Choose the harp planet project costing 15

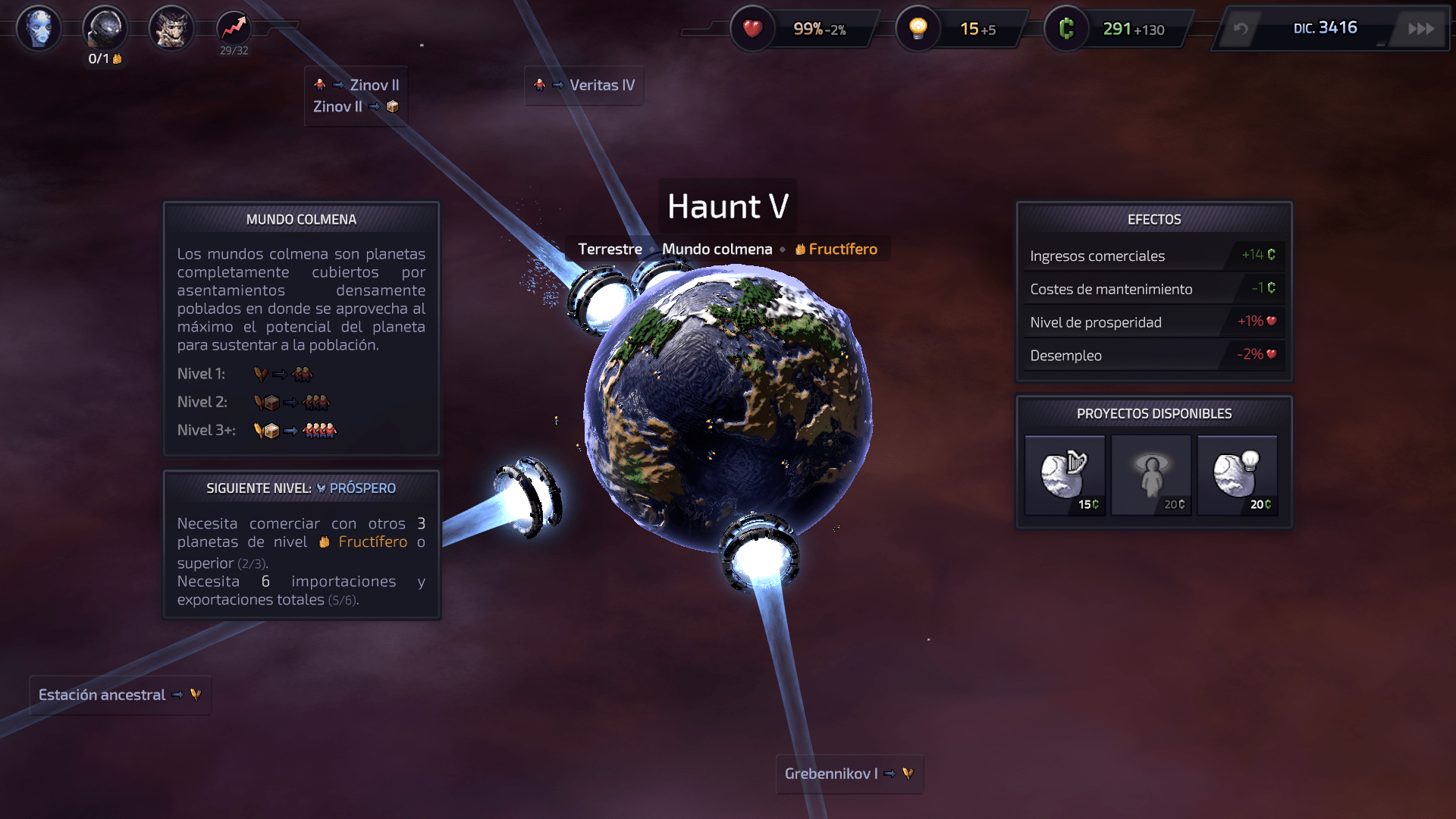click(1065, 475)
